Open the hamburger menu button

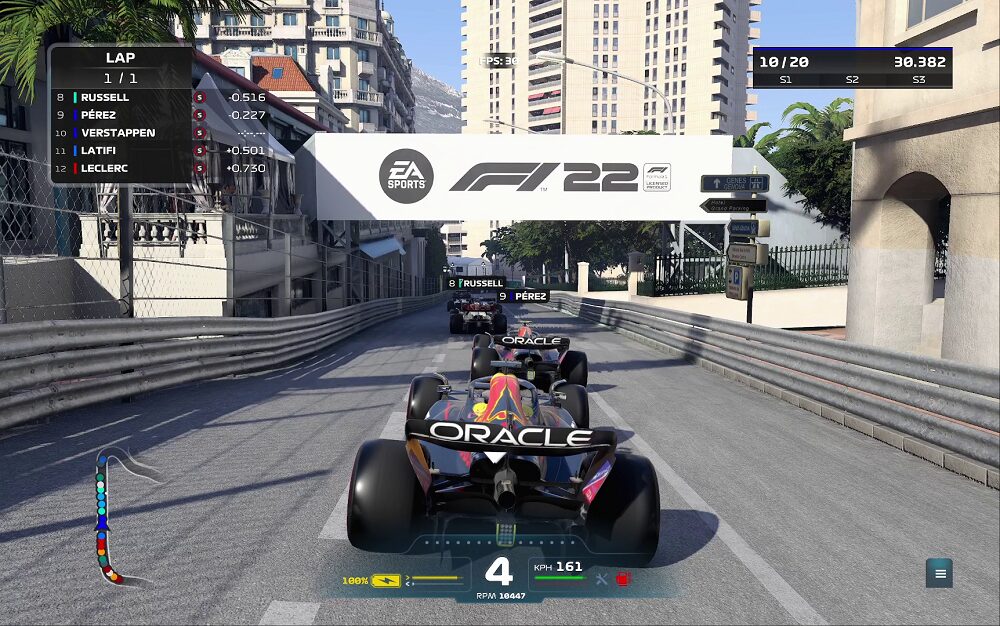click(x=939, y=573)
